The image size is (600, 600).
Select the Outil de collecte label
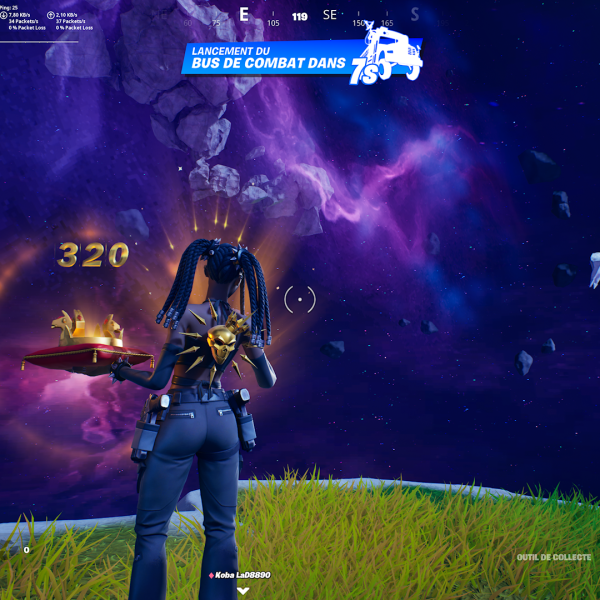pos(555,557)
